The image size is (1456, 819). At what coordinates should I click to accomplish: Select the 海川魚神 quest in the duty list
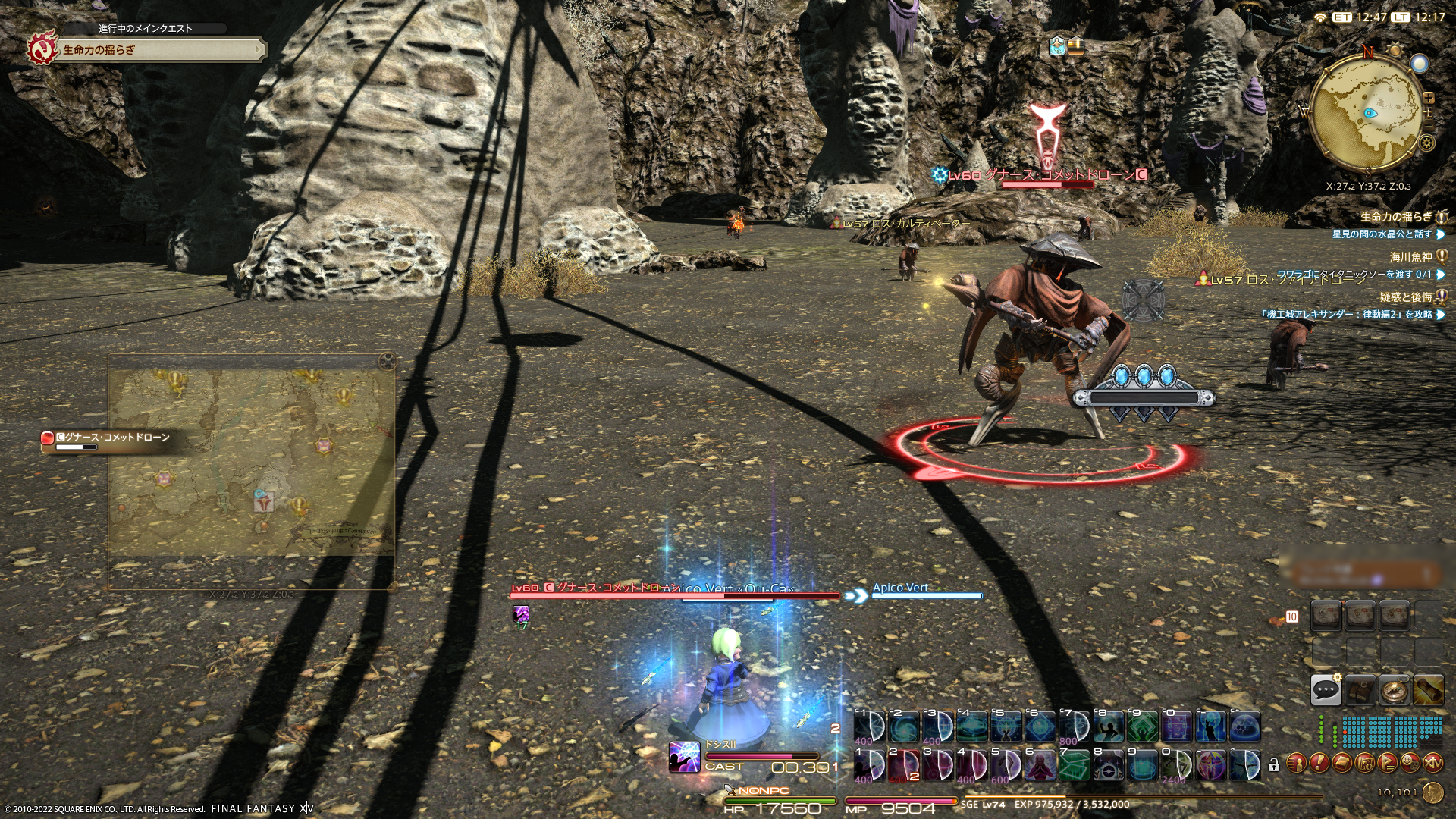point(1410,257)
